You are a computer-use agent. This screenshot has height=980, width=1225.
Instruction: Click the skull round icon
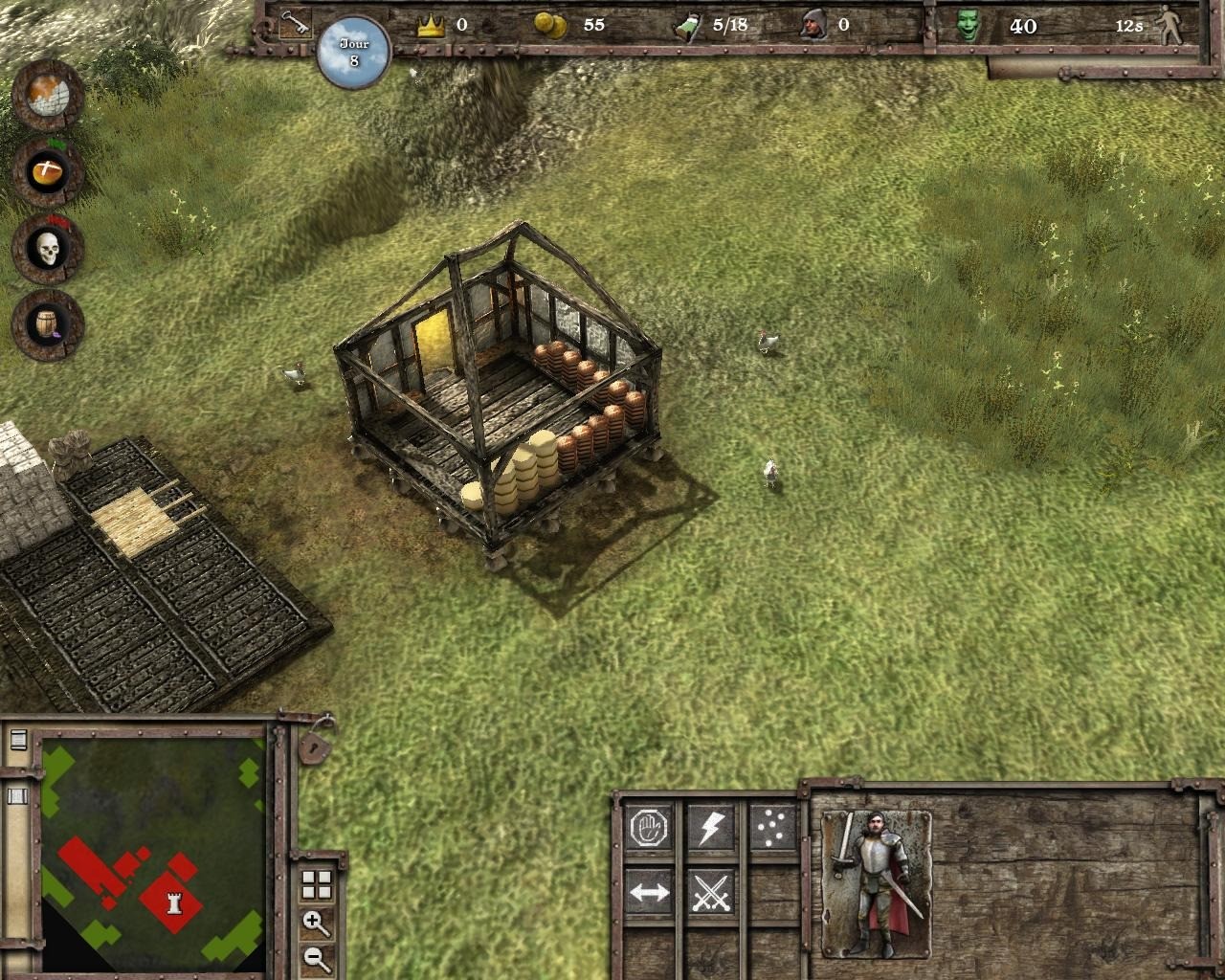(x=48, y=249)
